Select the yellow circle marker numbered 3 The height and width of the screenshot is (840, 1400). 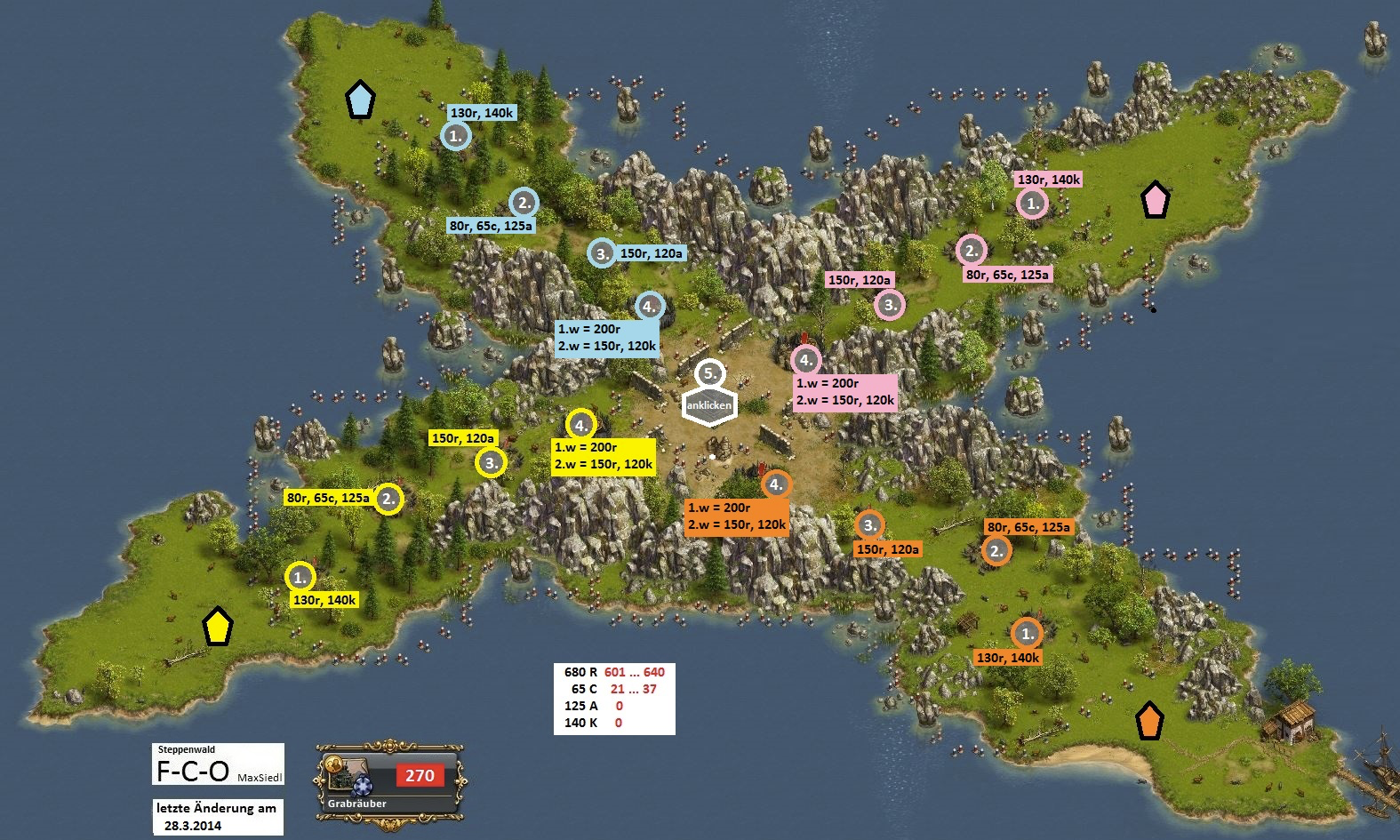(491, 462)
